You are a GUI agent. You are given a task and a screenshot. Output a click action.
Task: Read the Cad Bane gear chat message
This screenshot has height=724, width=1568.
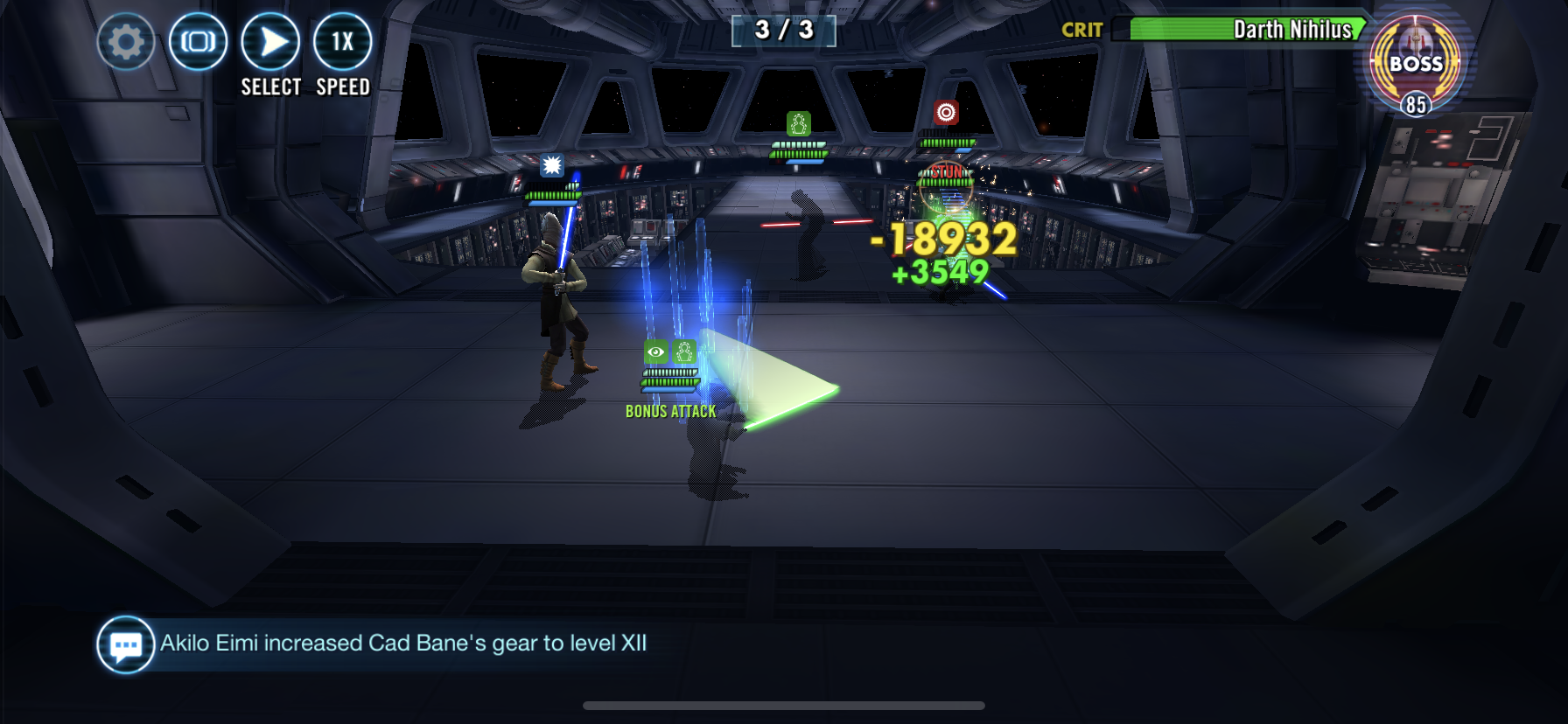(403, 644)
